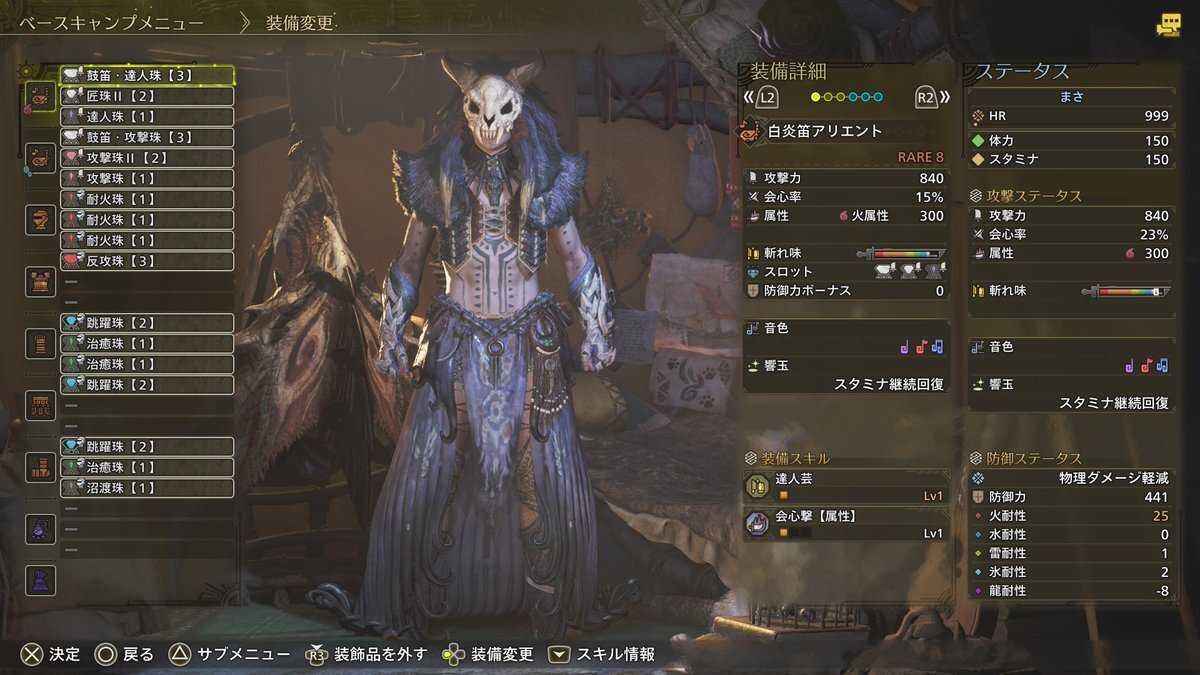
Task: Go back to ベースキャンプメニュー breadcrumb
Action: pyautogui.click(x=112, y=22)
